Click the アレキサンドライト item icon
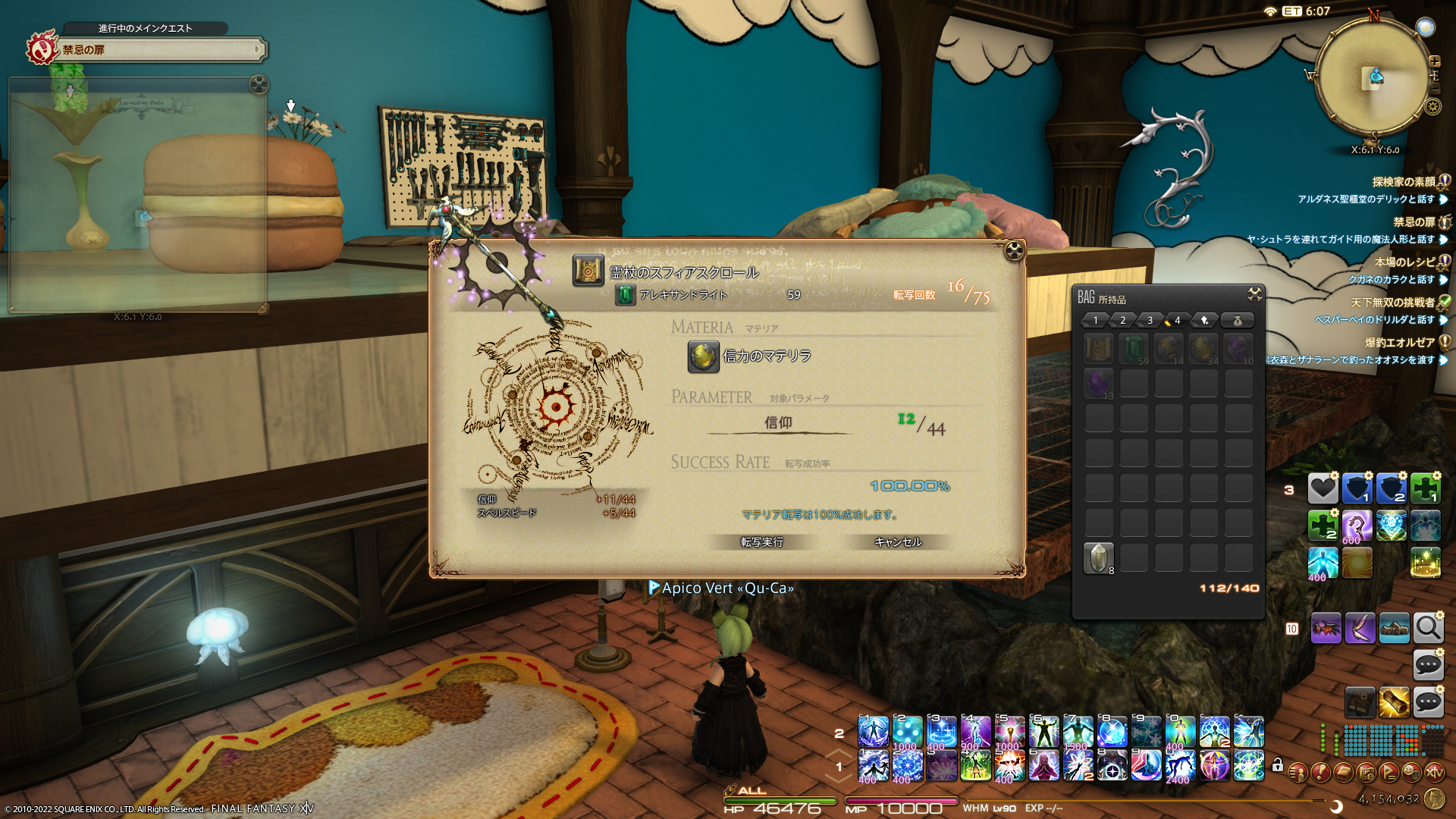Image resolution: width=1456 pixels, height=819 pixels. 625,295
